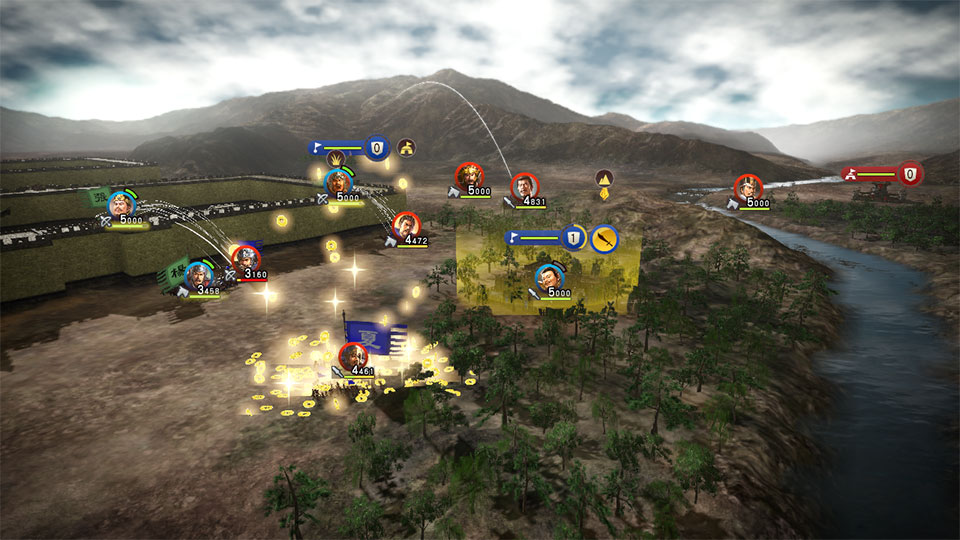Select the blue 5000-troop unit in the yellow zone

pos(548,276)
